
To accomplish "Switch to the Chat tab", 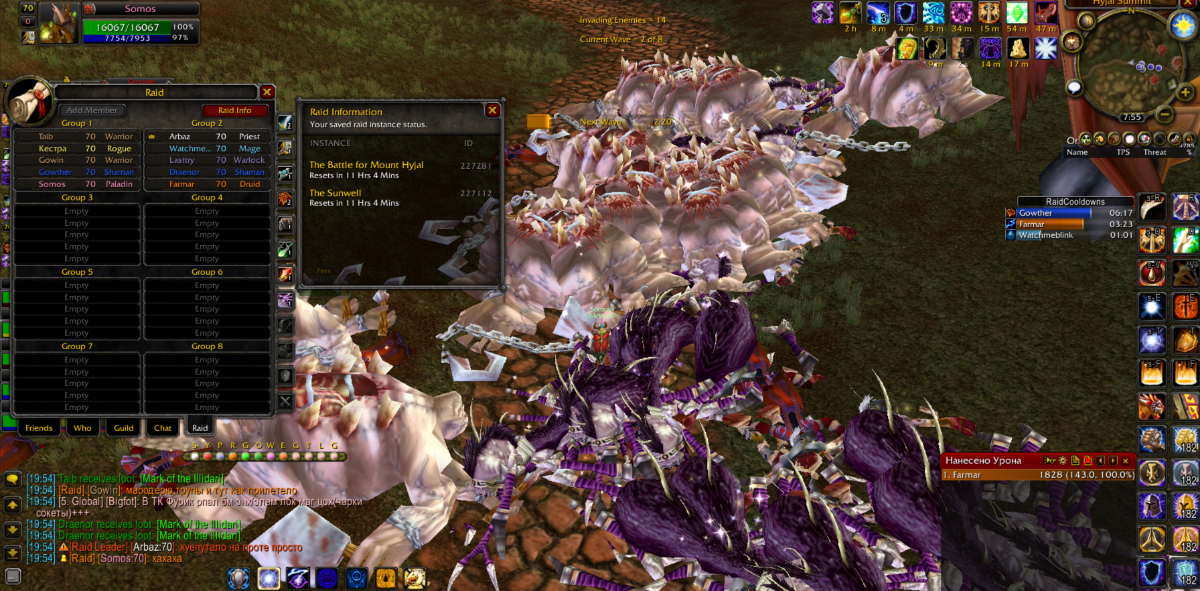I will 162,428.
